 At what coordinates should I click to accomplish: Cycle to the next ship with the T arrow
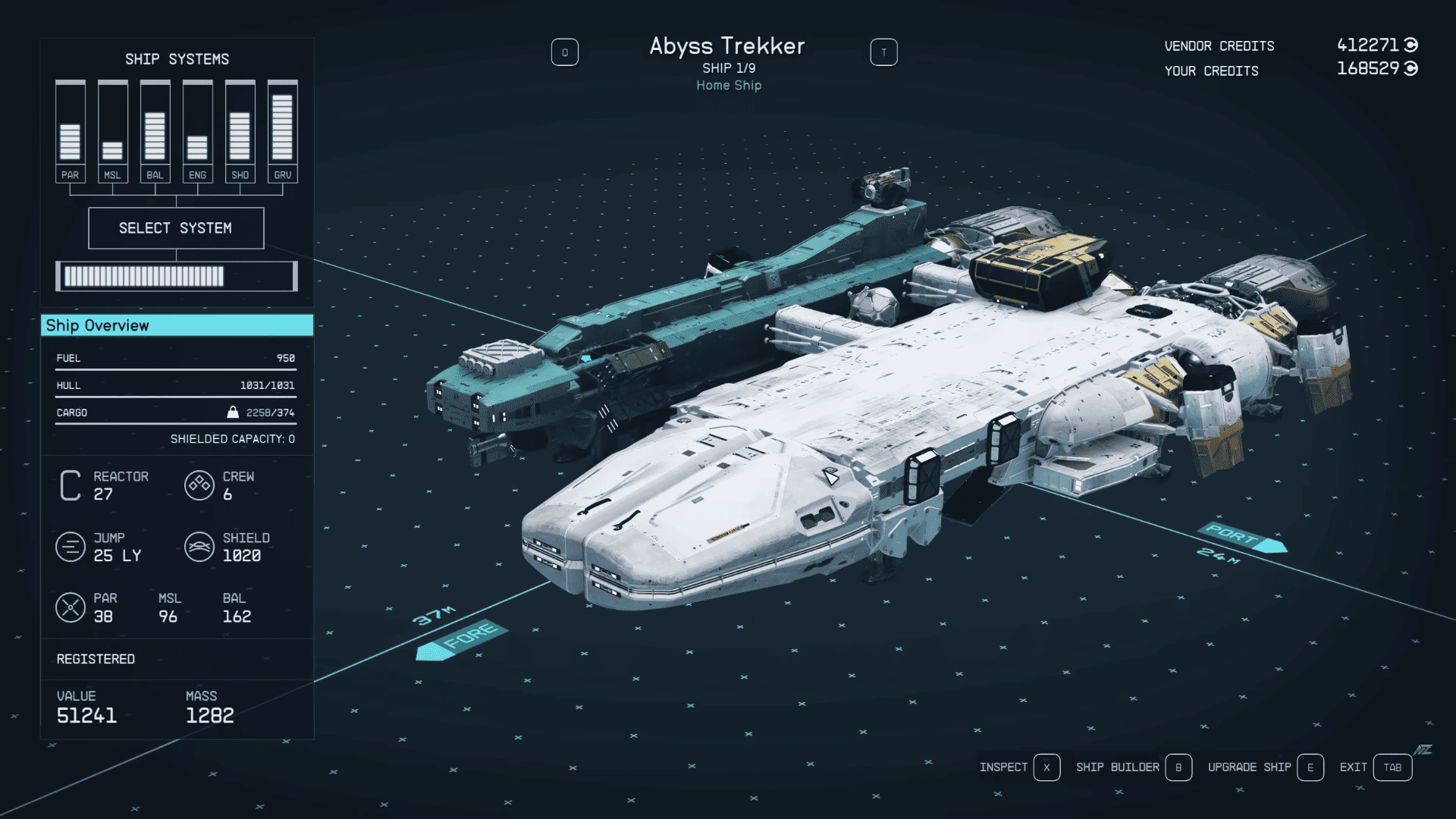pos(884,52)
